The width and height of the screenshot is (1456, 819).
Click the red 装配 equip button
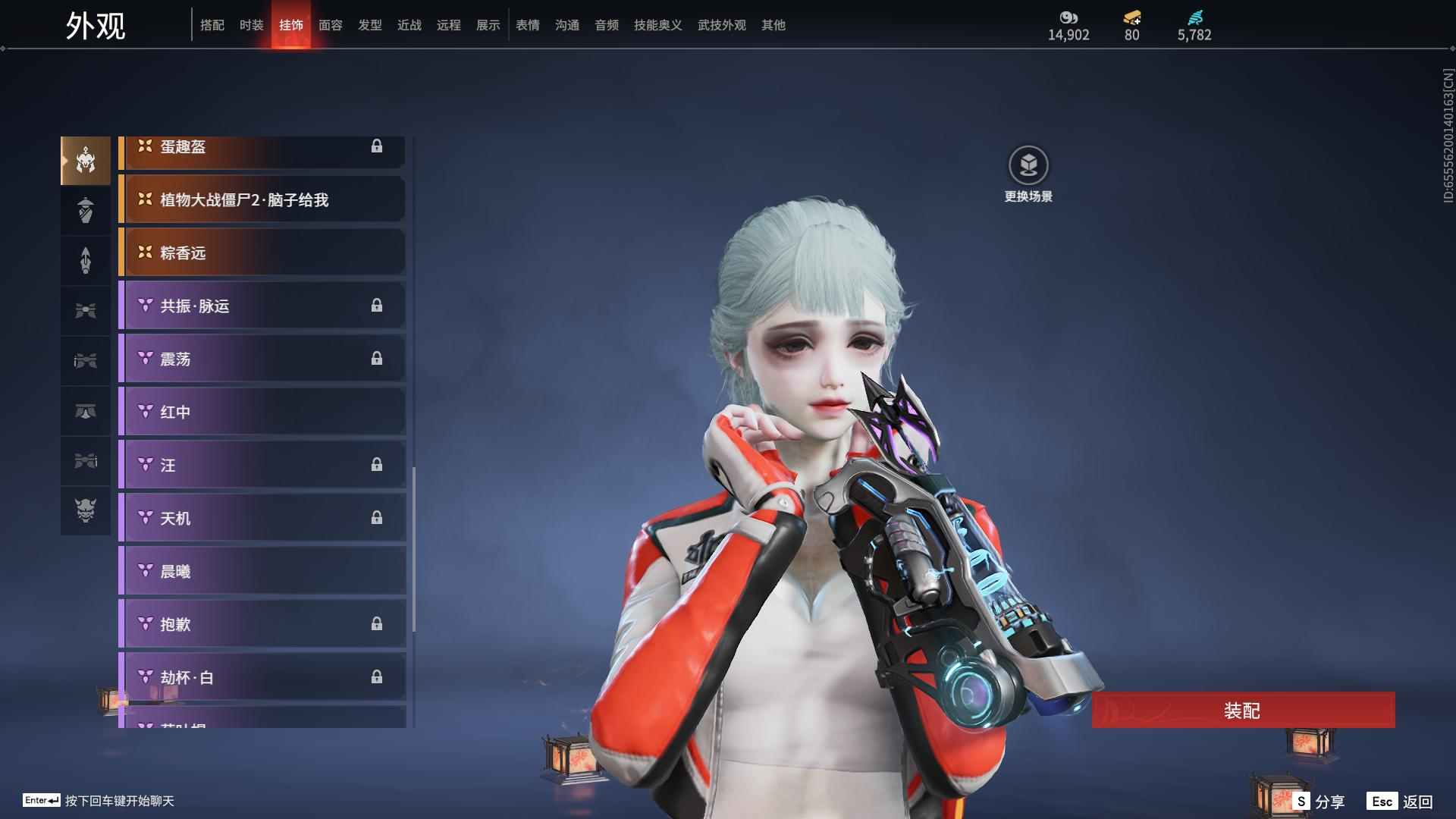click(x=1243, y=710)
